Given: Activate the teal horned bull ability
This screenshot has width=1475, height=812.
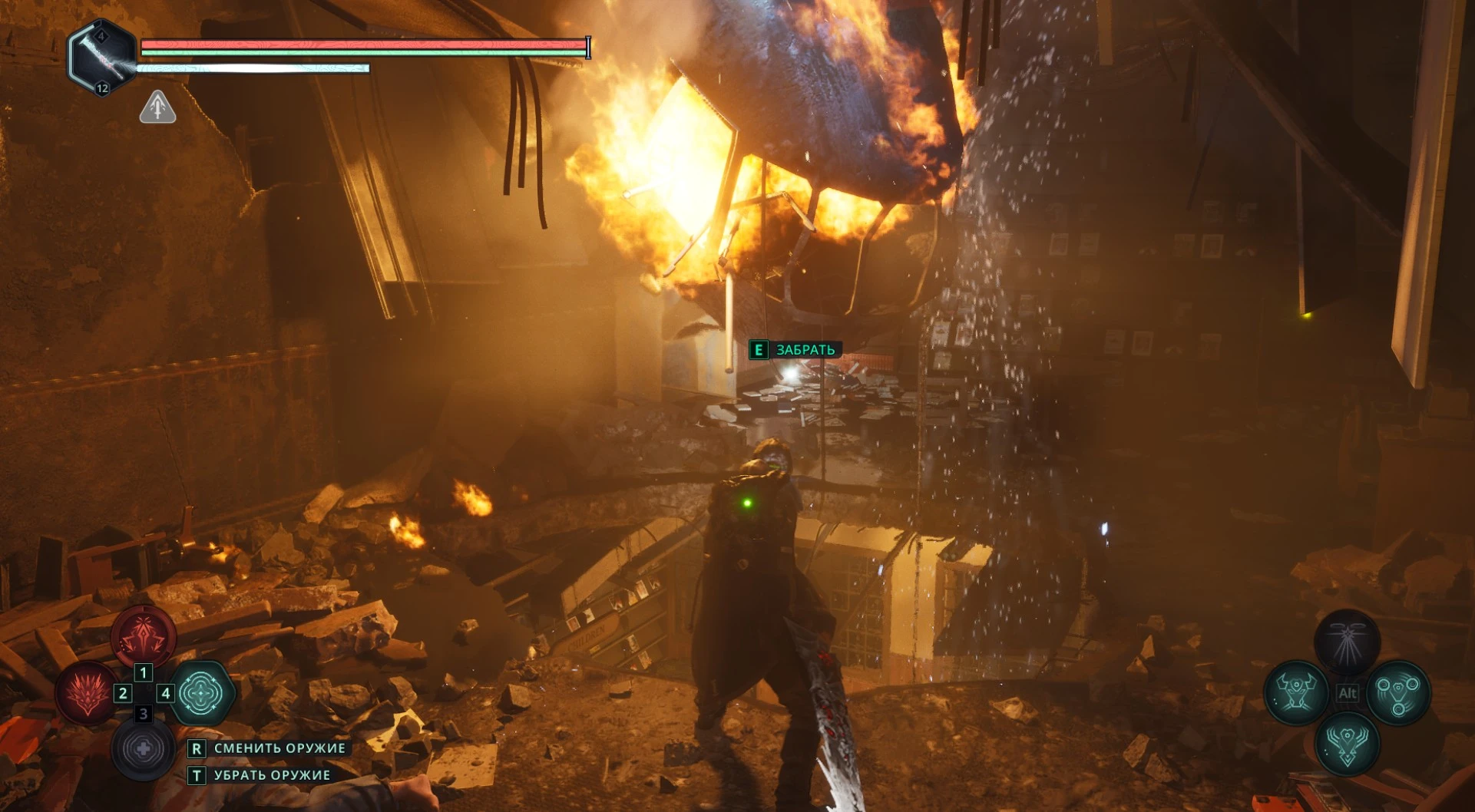Looking at the screenshot, I should [1297, 693].
